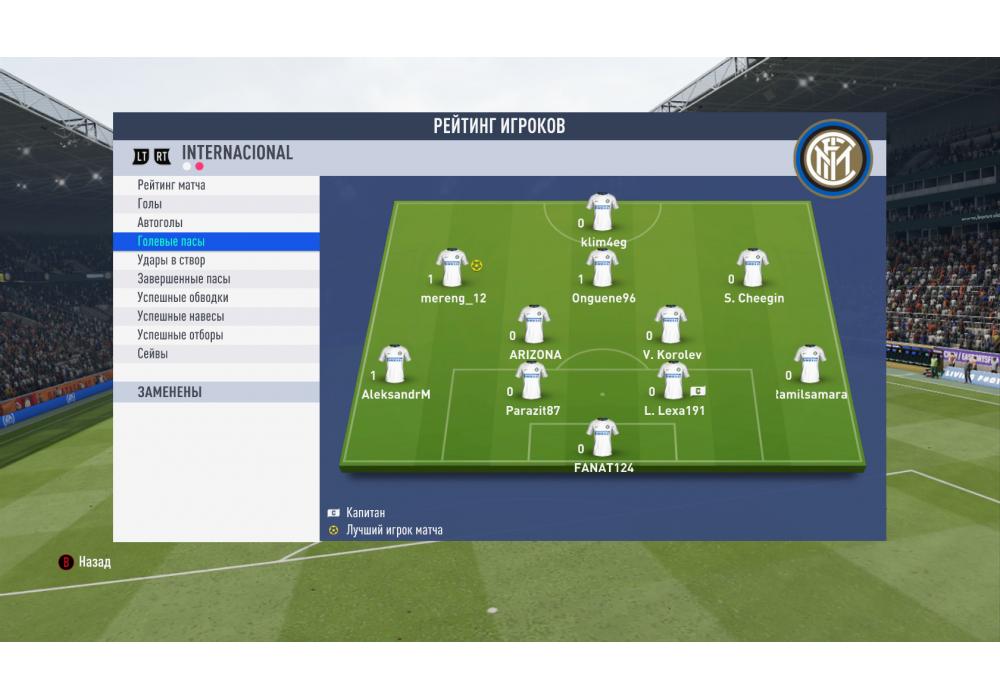
Task: Show the Успешные навесы stats
Action: point(181,316)
